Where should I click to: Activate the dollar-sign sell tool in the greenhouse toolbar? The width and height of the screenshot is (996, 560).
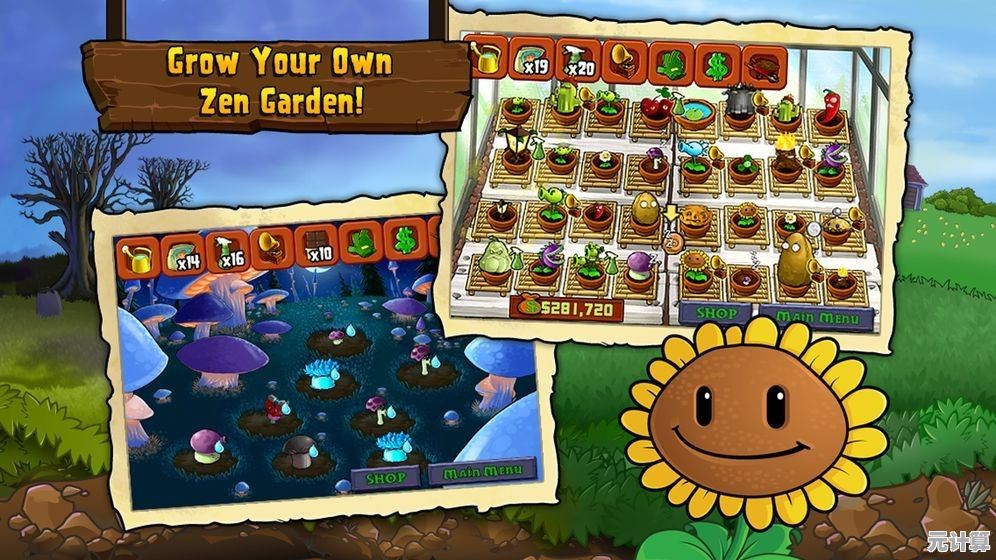(716, 63)
